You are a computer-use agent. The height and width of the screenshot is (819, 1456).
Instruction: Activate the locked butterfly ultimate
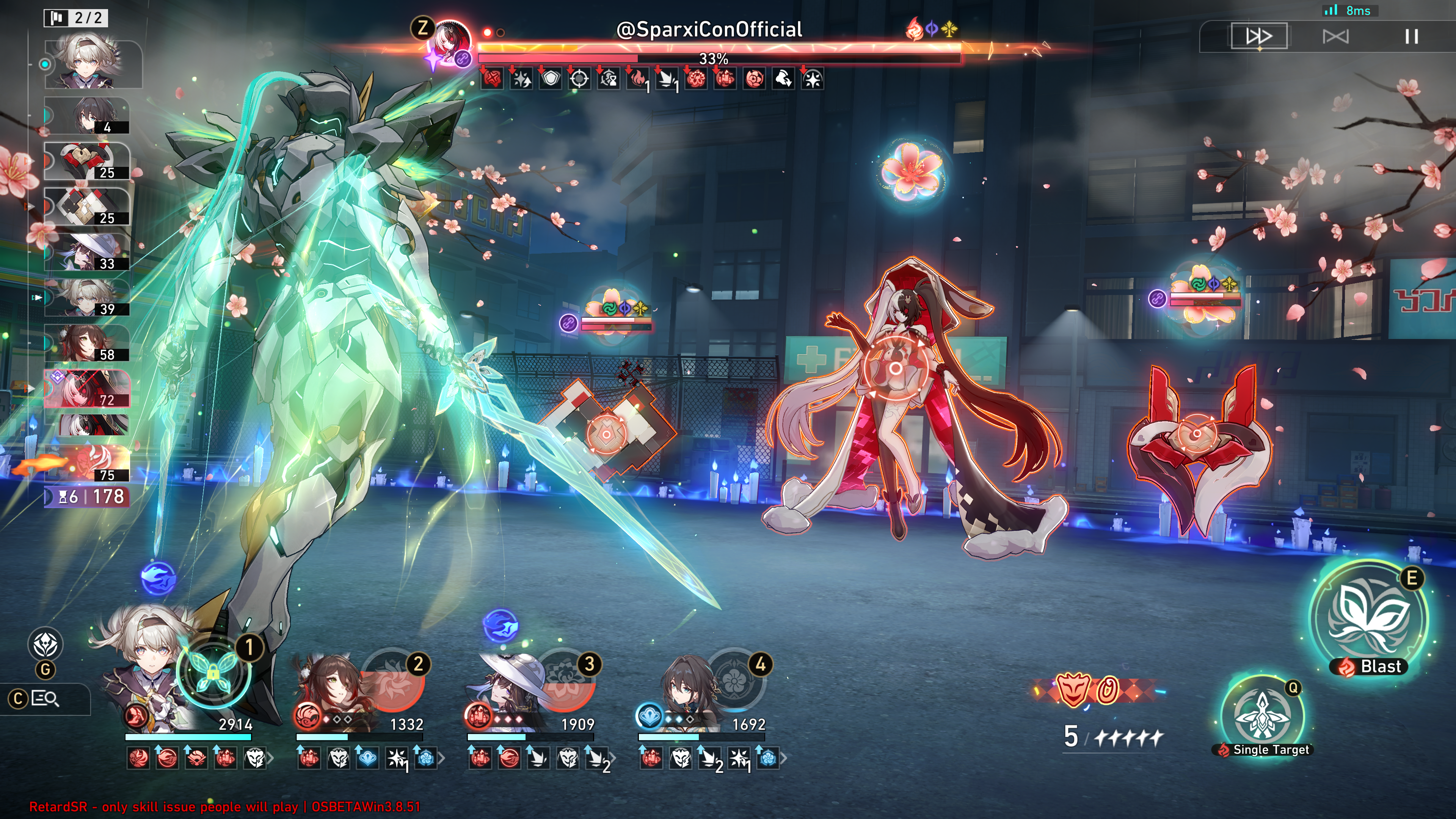coord(213,673)
